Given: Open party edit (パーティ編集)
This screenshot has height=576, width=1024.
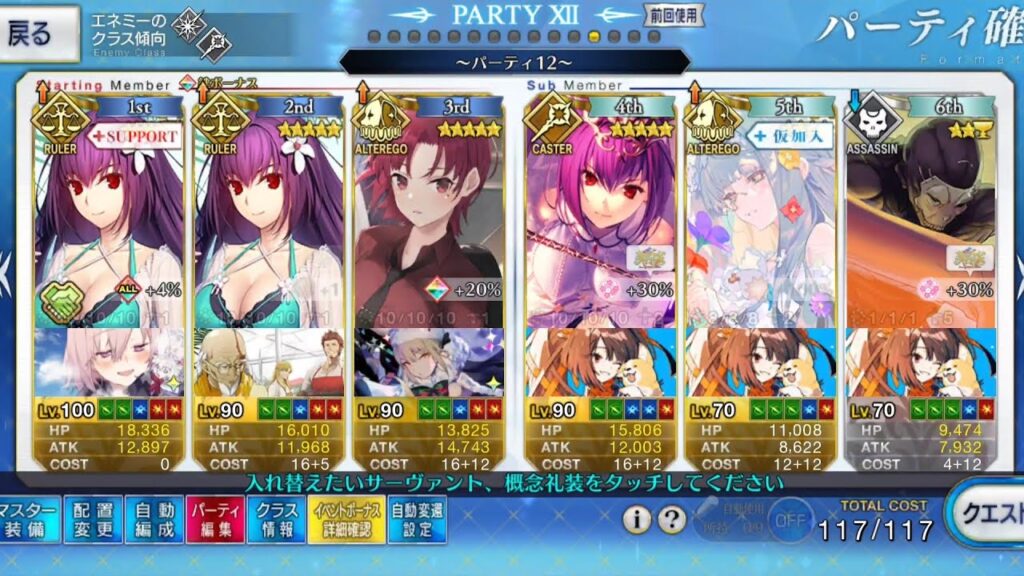Looking at the screenshot, I should click(212, 520).
